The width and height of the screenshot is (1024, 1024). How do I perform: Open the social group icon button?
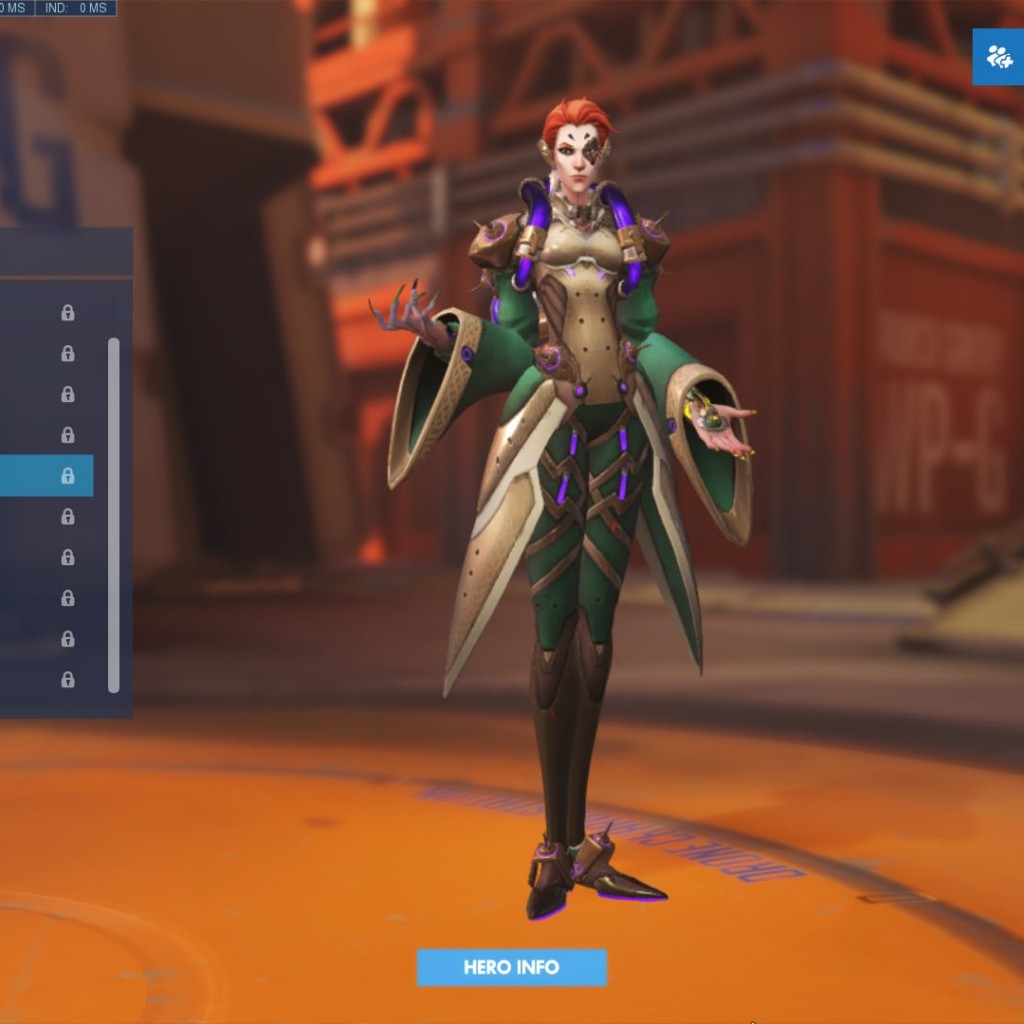pos(998,57)
